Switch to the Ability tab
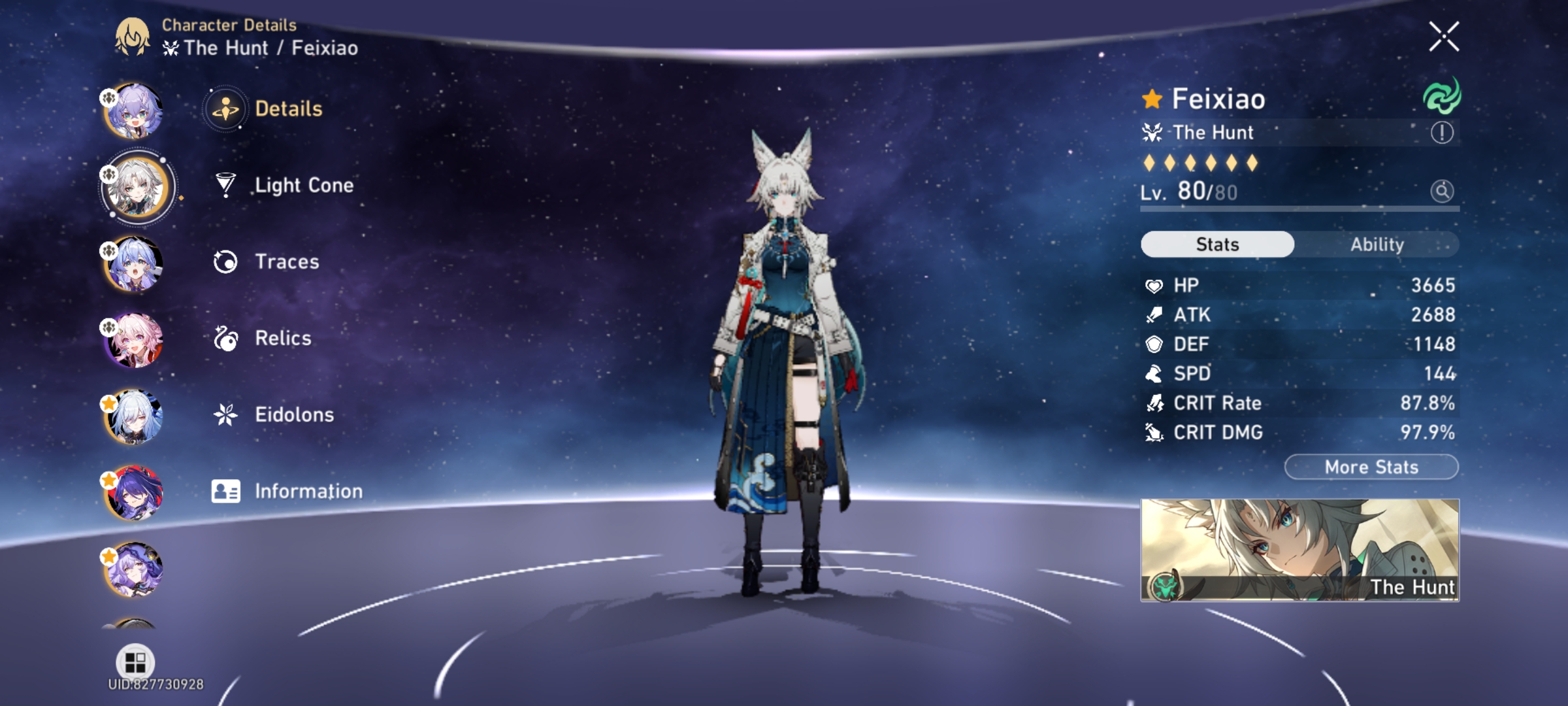This screenshot has width=1568, height=706. tap(1379, 244)
